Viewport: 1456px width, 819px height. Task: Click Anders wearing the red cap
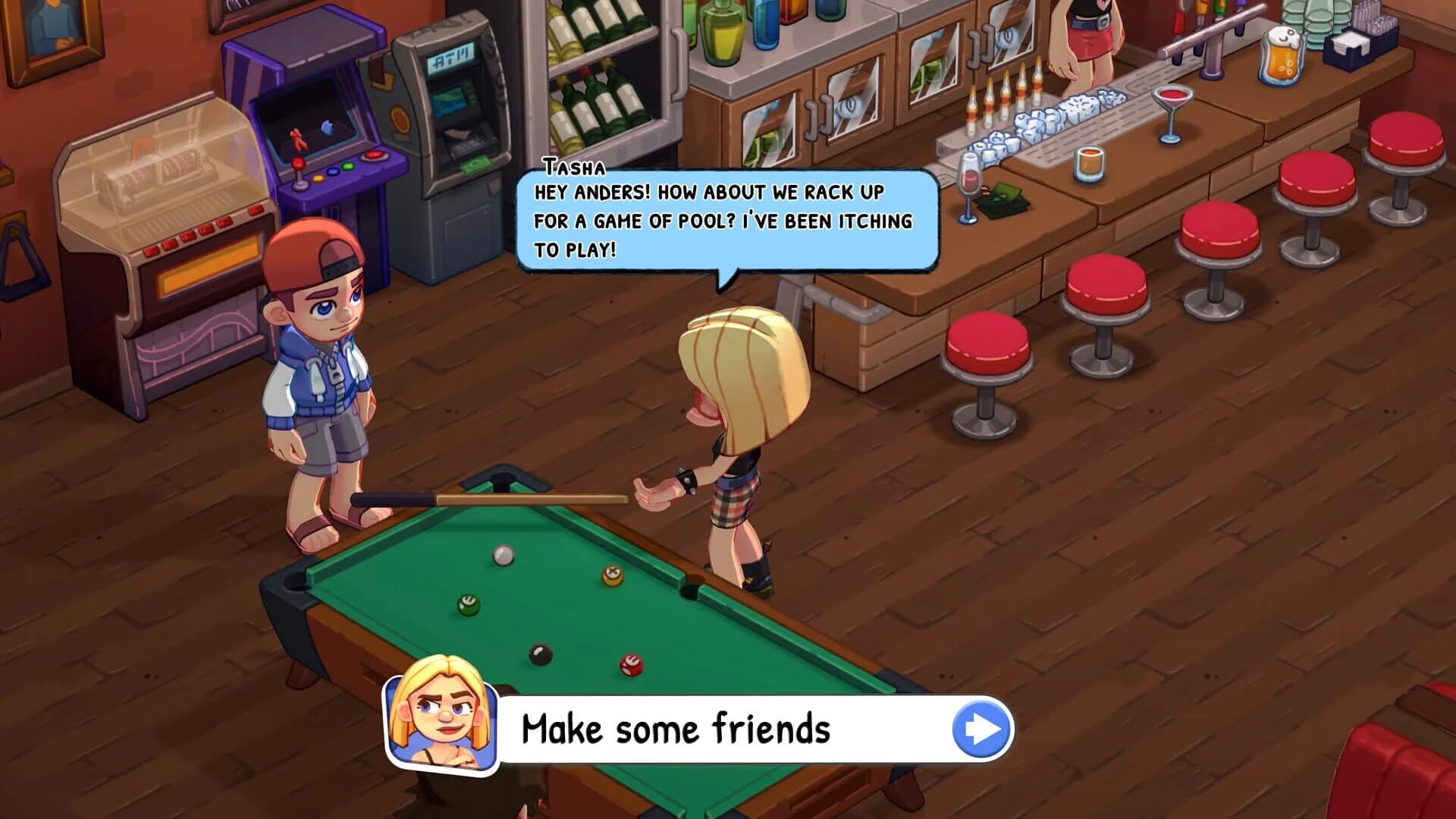[318, 364]
